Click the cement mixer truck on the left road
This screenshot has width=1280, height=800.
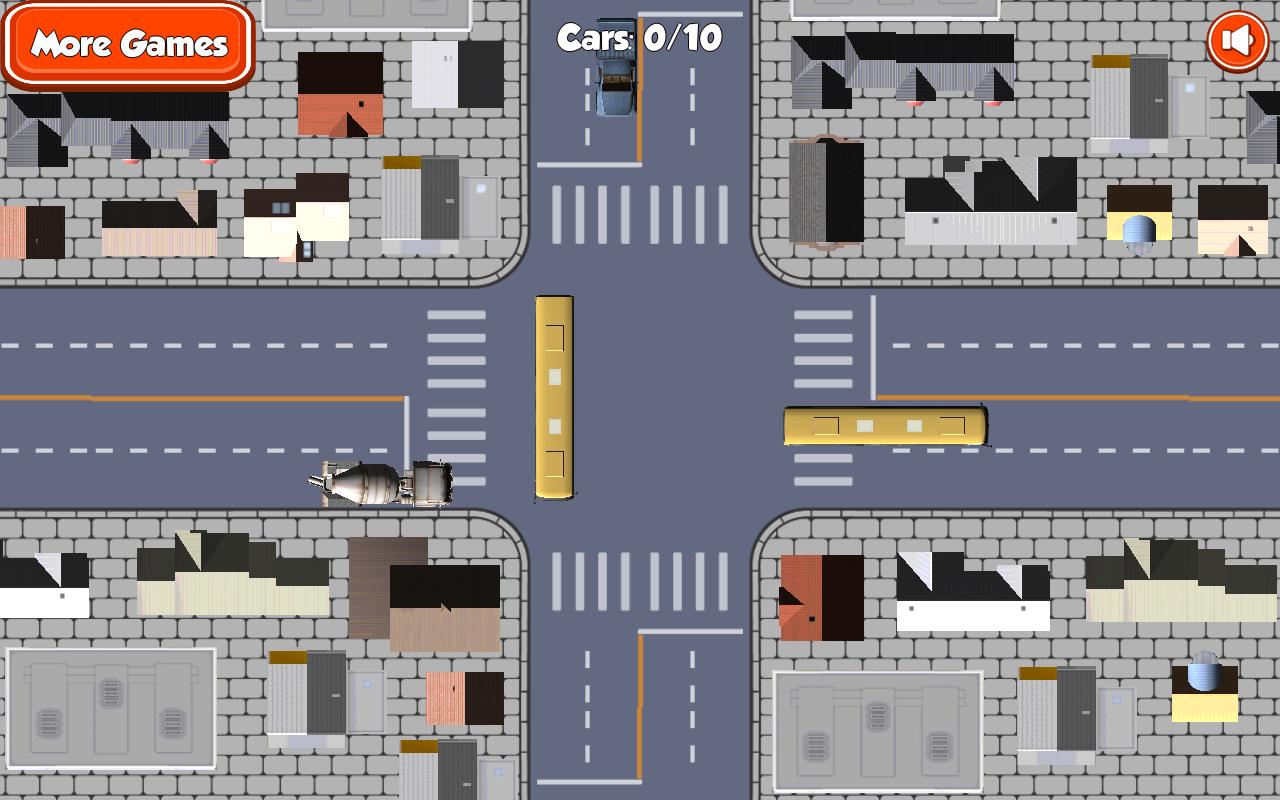click(380, 485)
